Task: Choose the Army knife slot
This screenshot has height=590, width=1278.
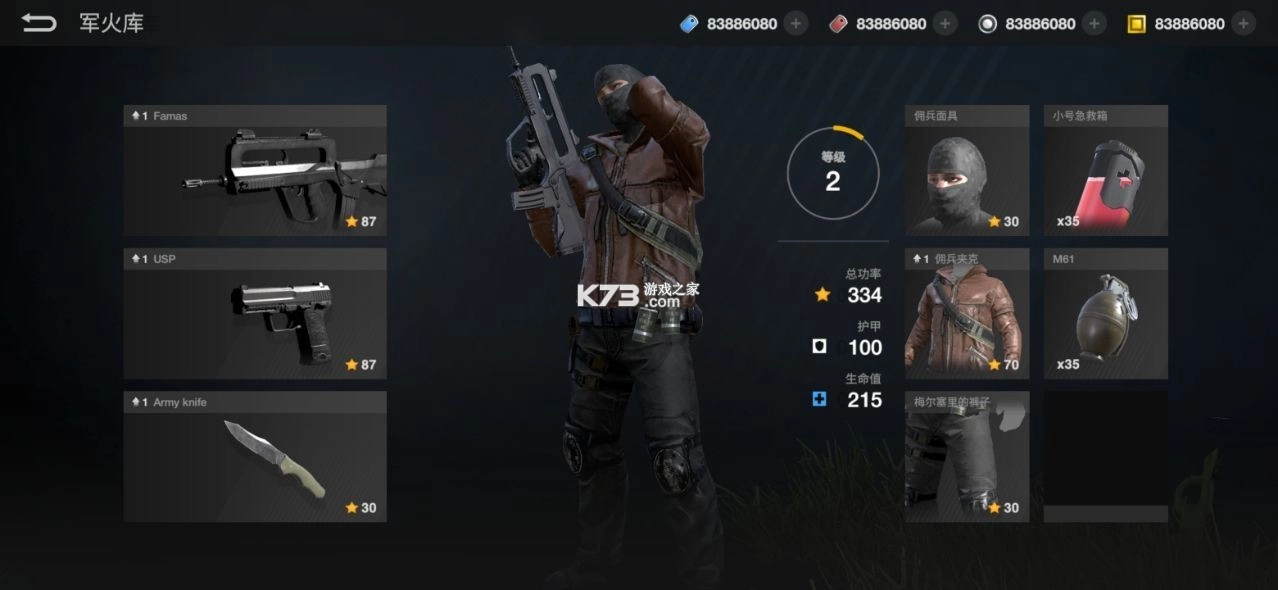Action: point(255,457)
